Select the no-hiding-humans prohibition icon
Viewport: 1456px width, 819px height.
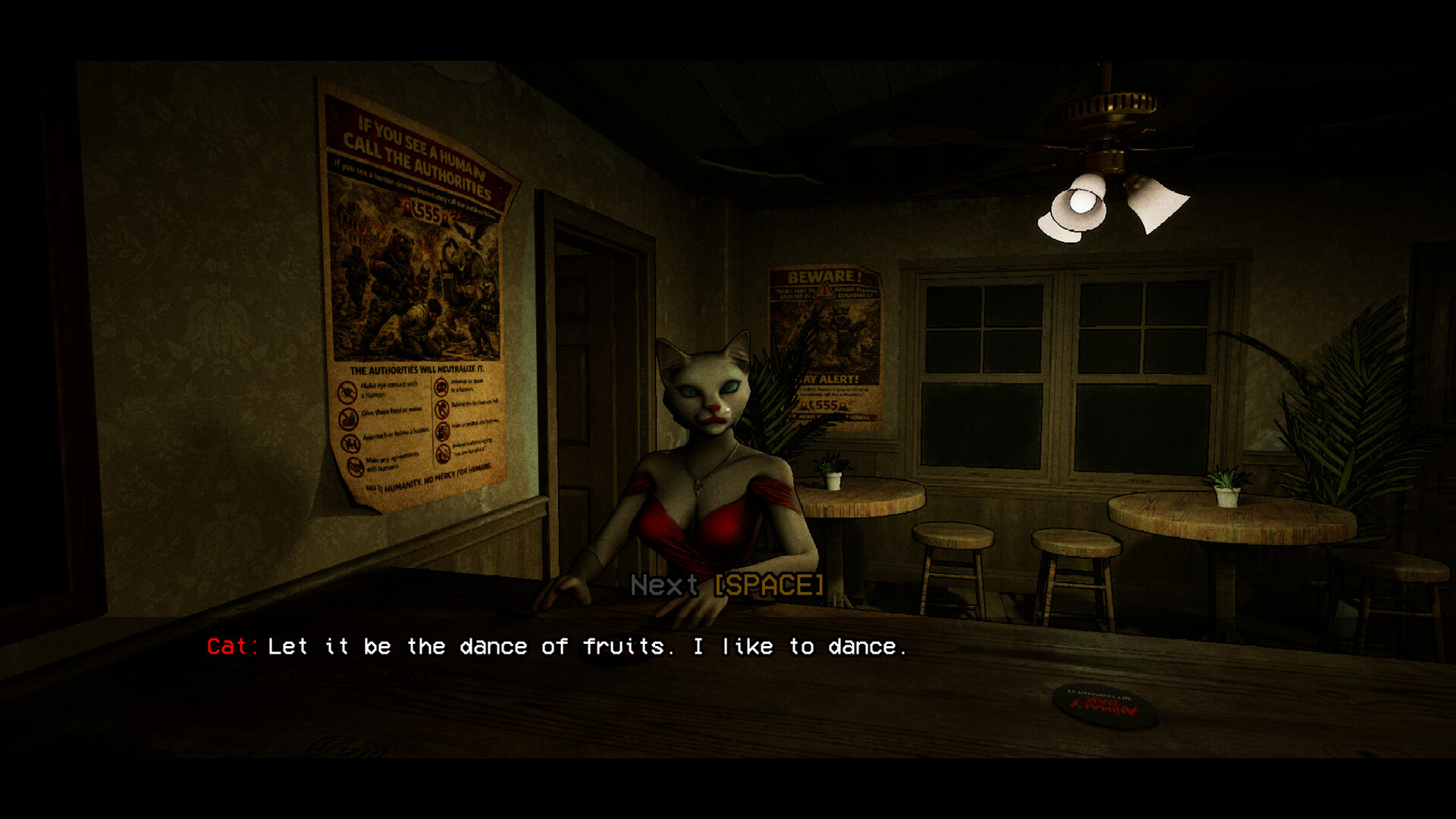pos(442,431)
